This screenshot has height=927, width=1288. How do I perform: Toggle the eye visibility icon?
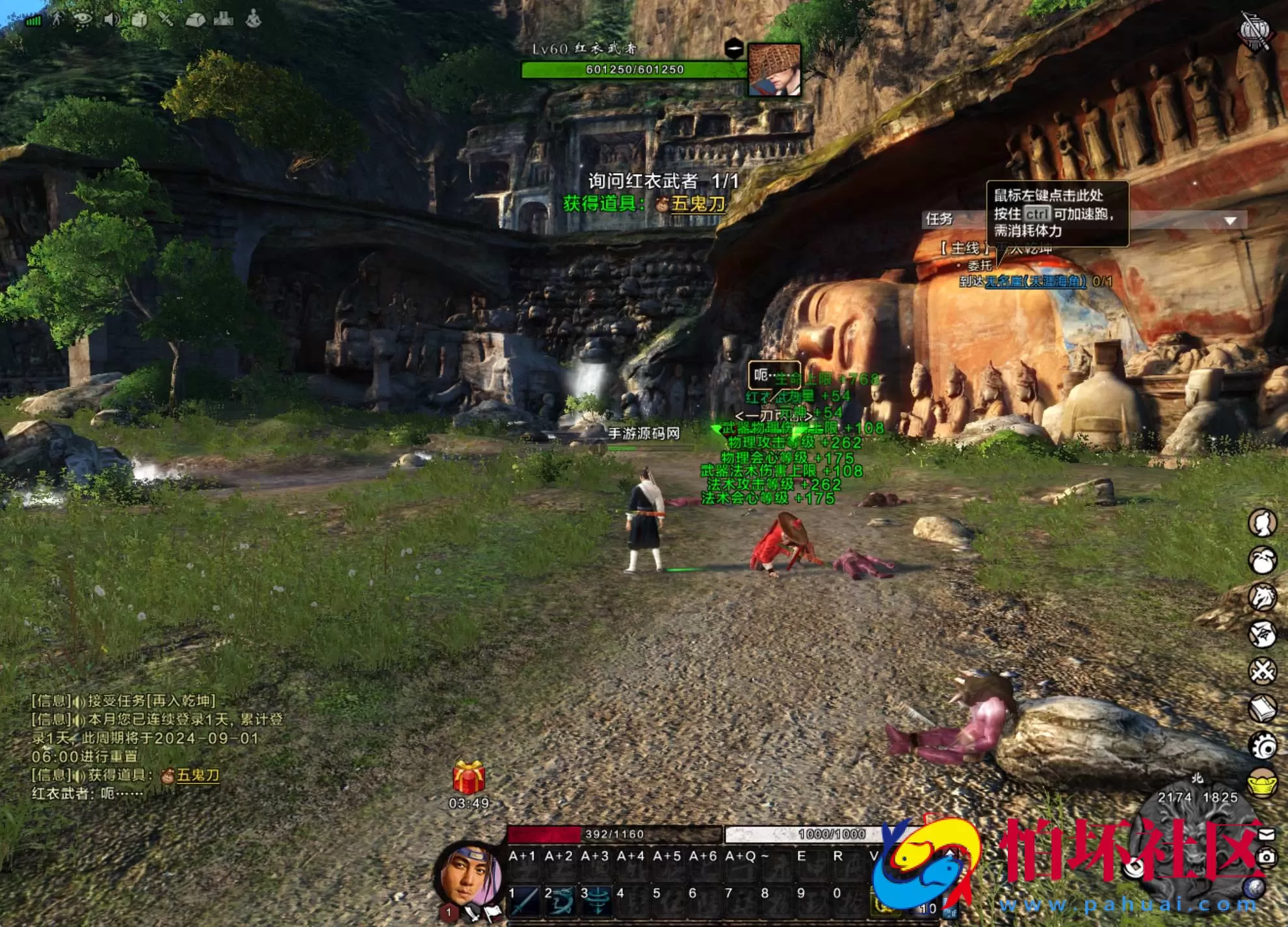83,20
